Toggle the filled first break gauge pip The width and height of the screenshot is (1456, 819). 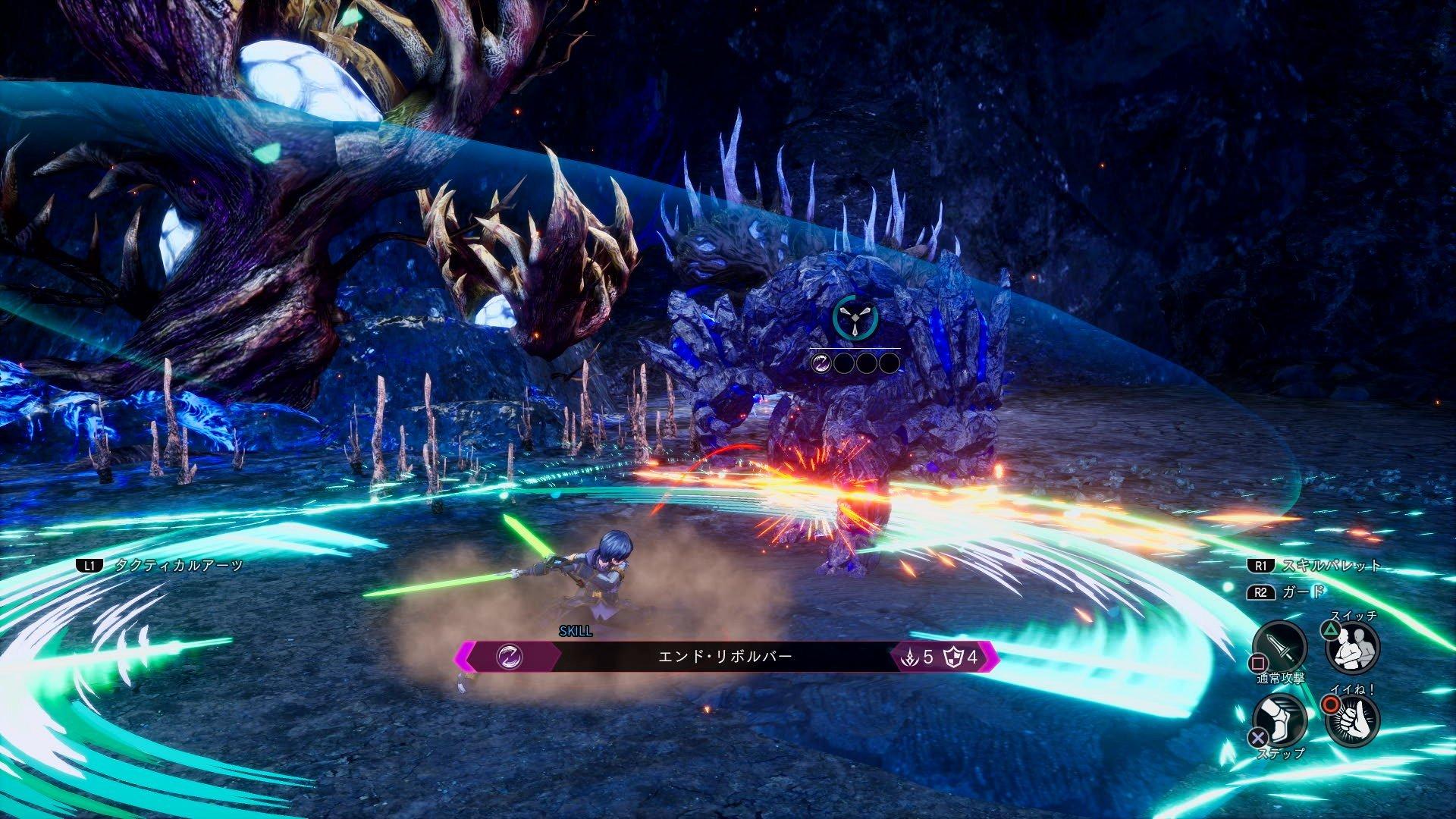[x=821, y=363]
